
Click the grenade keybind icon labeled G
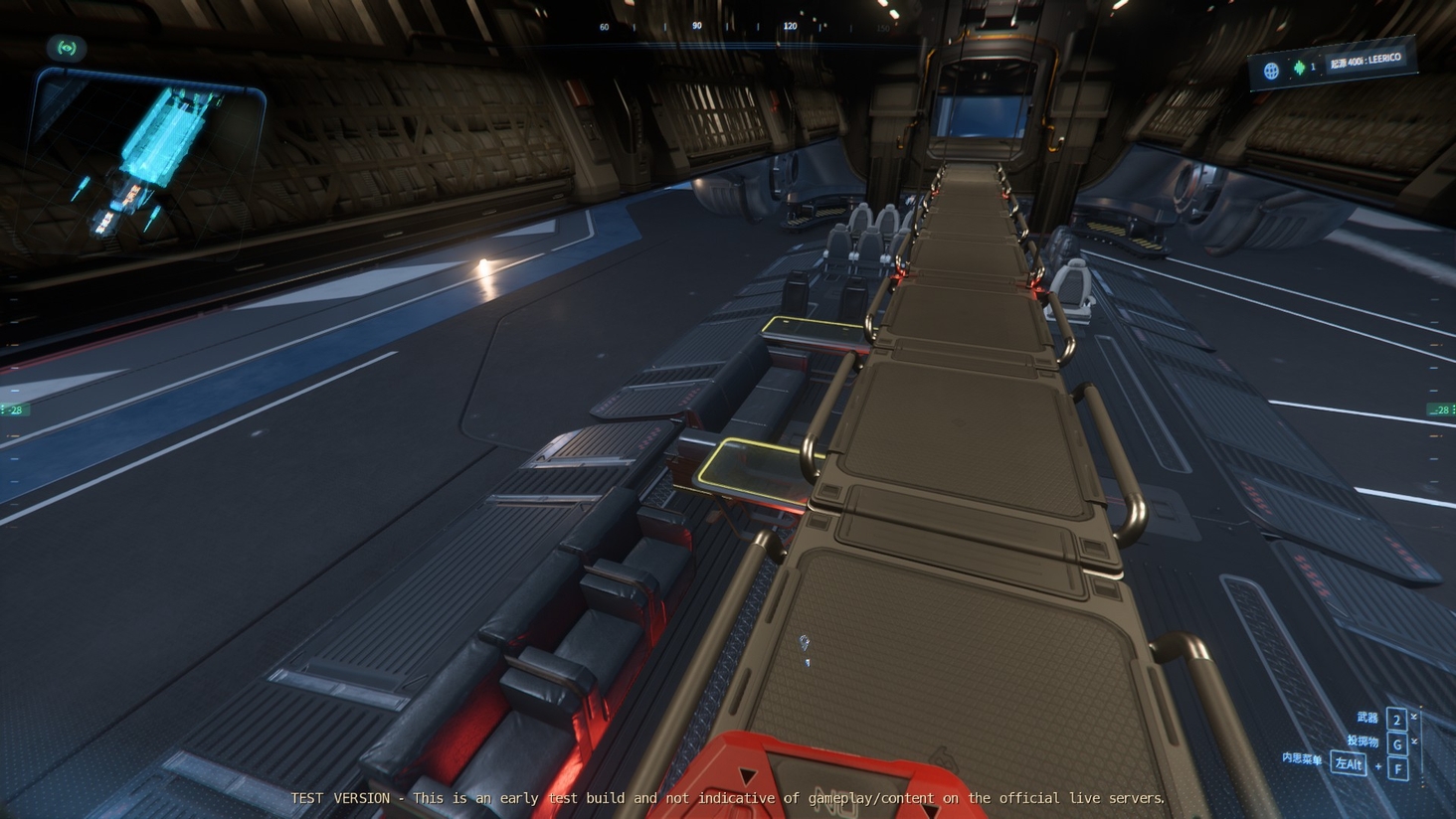pyautogui.click(x=1397, y=744)
